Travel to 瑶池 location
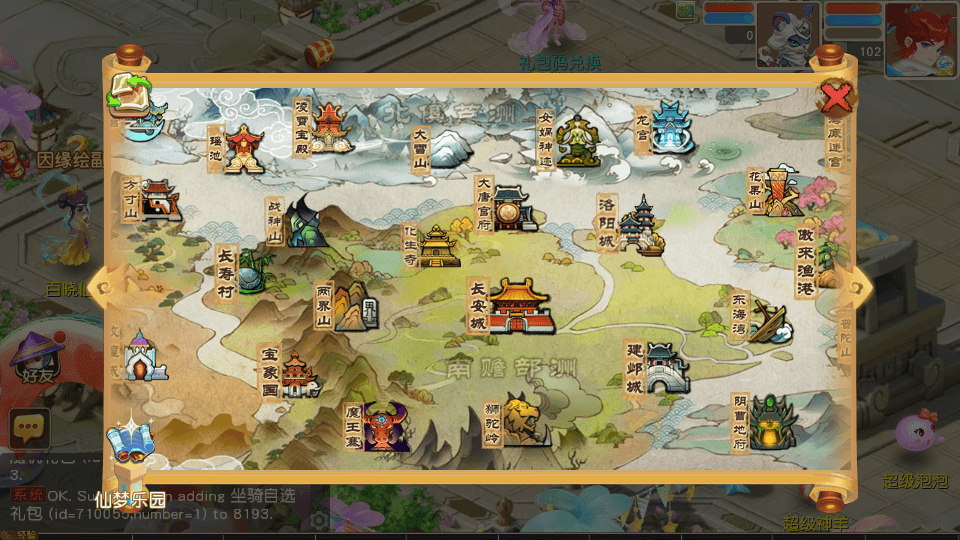The width and height of the screenshot is (960, 540). pos(243,149)
